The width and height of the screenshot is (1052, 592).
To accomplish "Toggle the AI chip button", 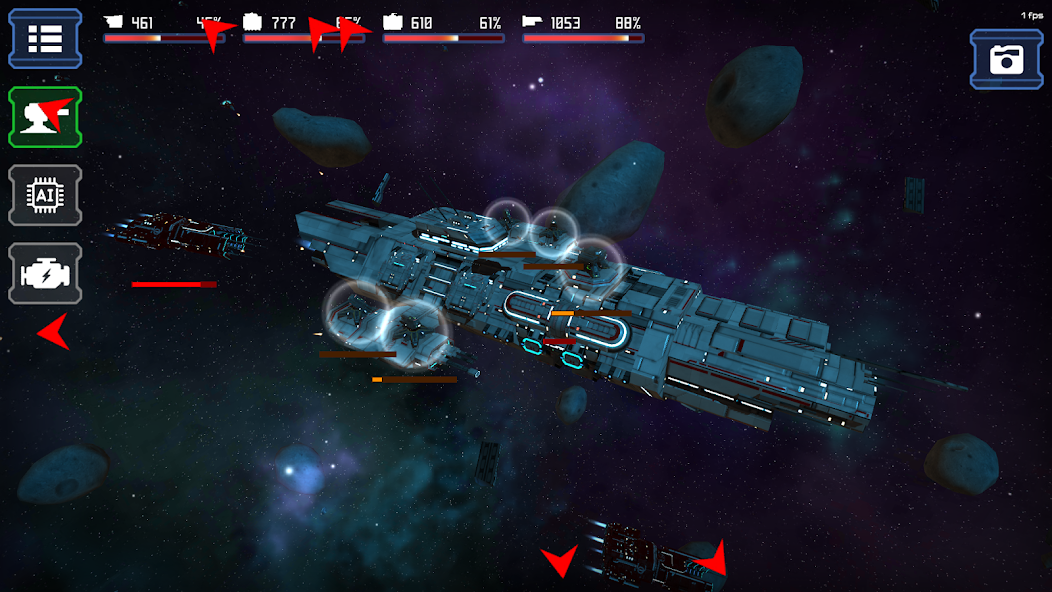I will (45, 195).
